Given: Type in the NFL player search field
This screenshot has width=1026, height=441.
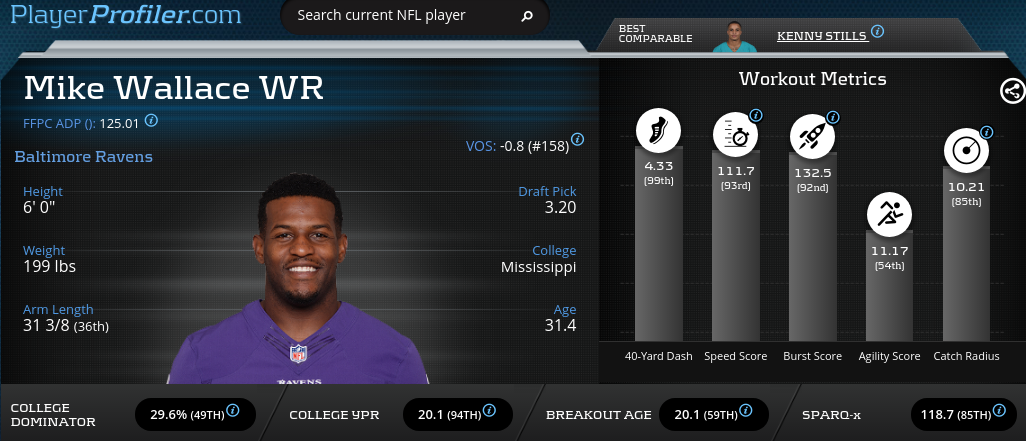Looking at the screenshot, I should coord(400,16).
